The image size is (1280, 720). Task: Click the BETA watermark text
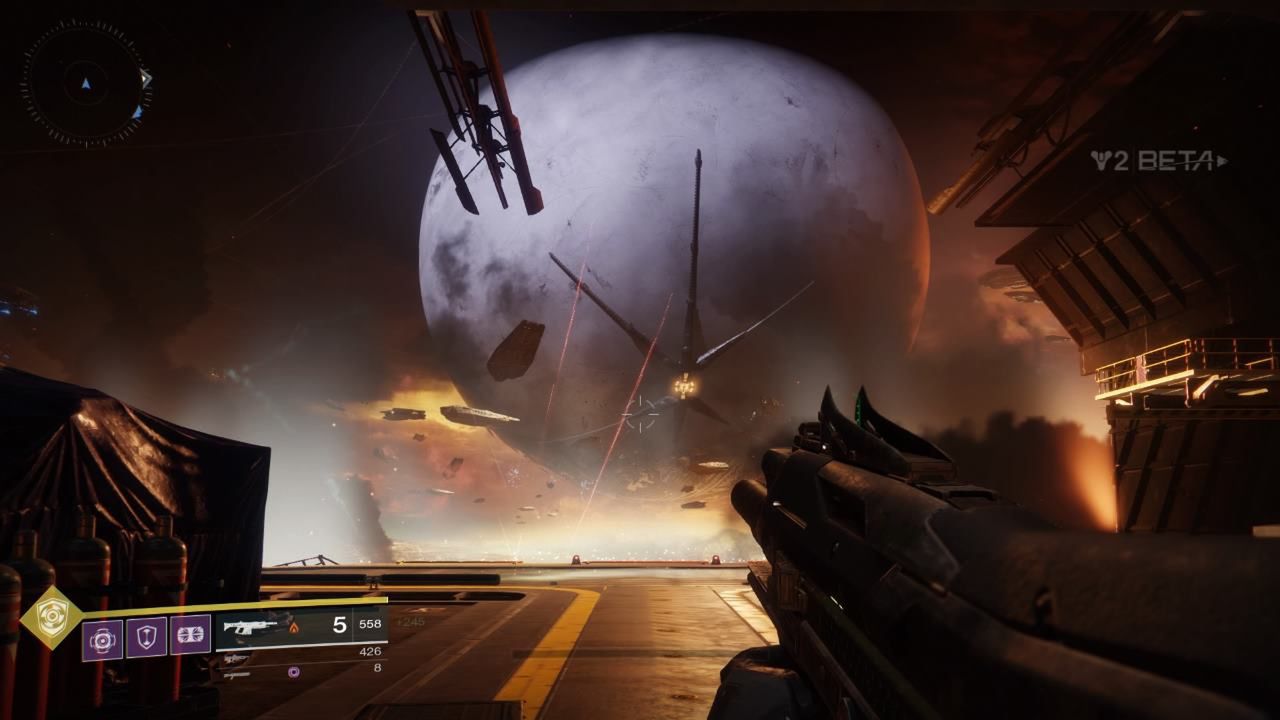[1175, 161]
